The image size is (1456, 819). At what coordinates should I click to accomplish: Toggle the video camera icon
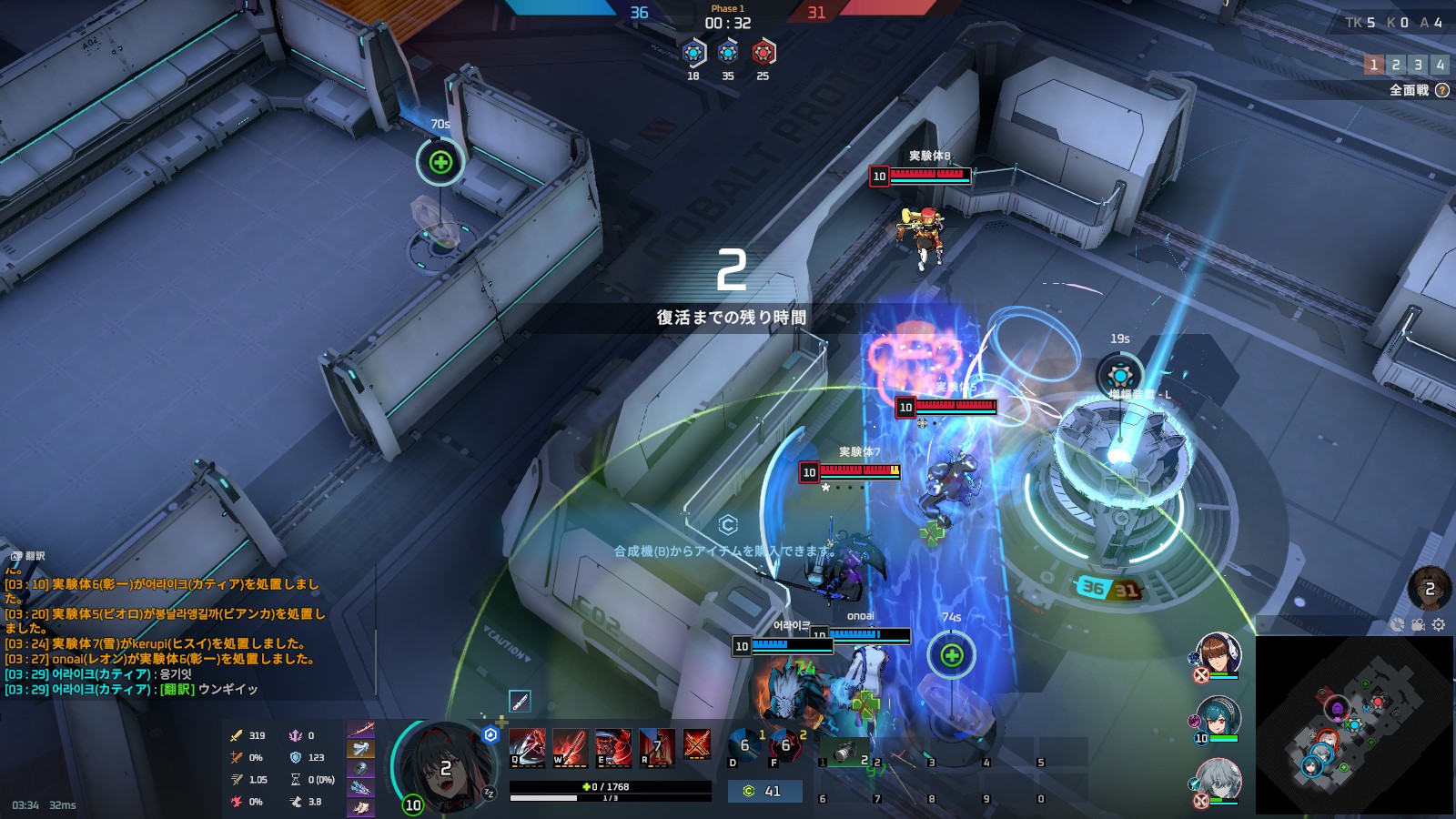(x=1418, y=624)
